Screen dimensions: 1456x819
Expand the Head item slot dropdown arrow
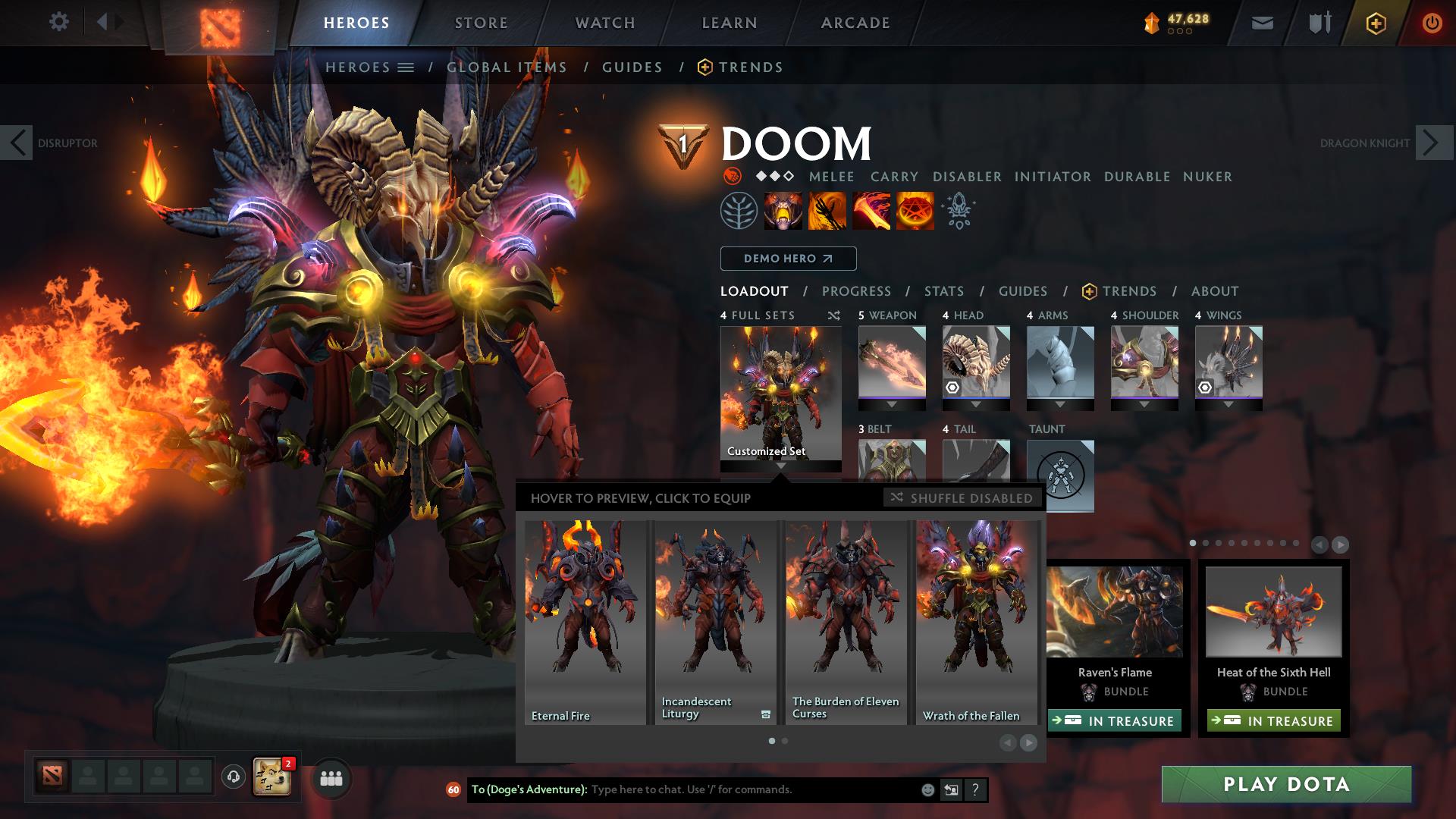pyautogui.click(x=977, y=403)
